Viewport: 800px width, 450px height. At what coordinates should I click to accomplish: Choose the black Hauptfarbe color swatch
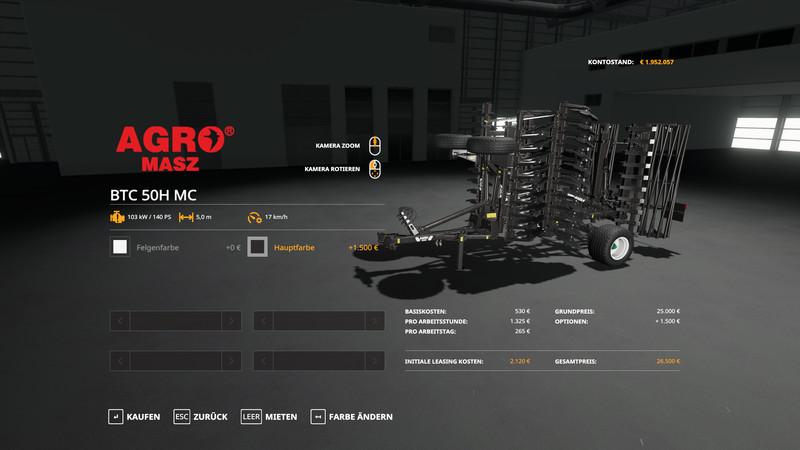point(258,247)
